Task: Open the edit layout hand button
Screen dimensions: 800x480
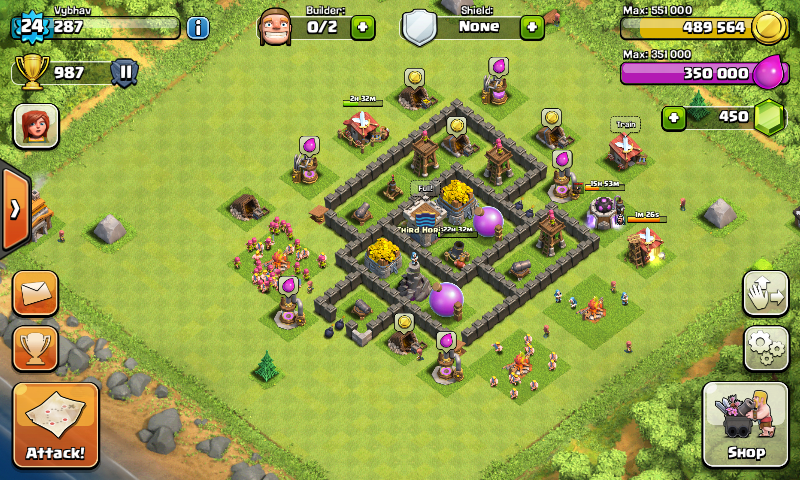Action: pos(765,292)
